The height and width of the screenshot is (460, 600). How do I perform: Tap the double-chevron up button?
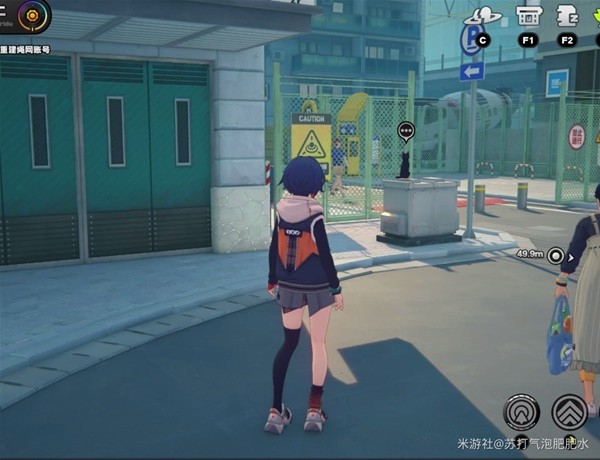pos(569,411)
